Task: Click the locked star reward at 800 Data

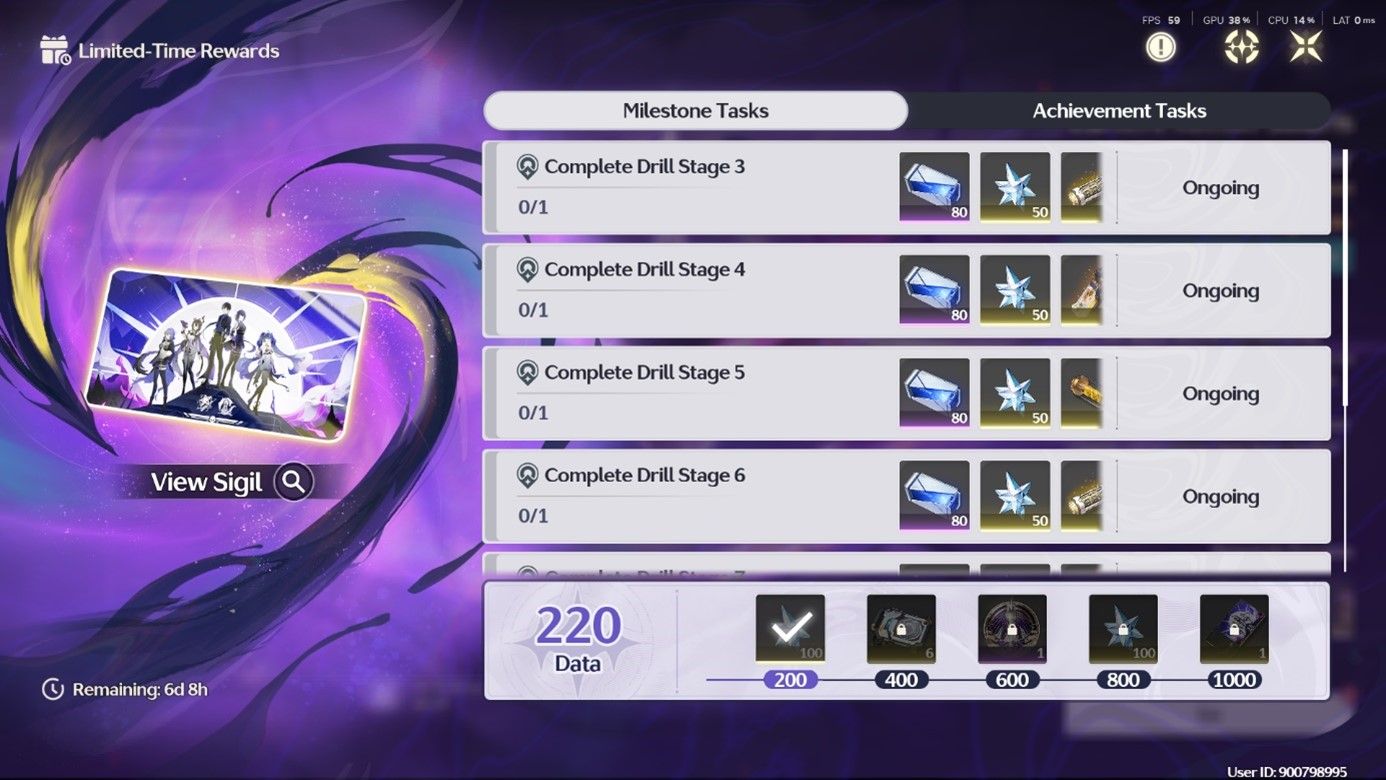Action: (x=1123, y=628)
